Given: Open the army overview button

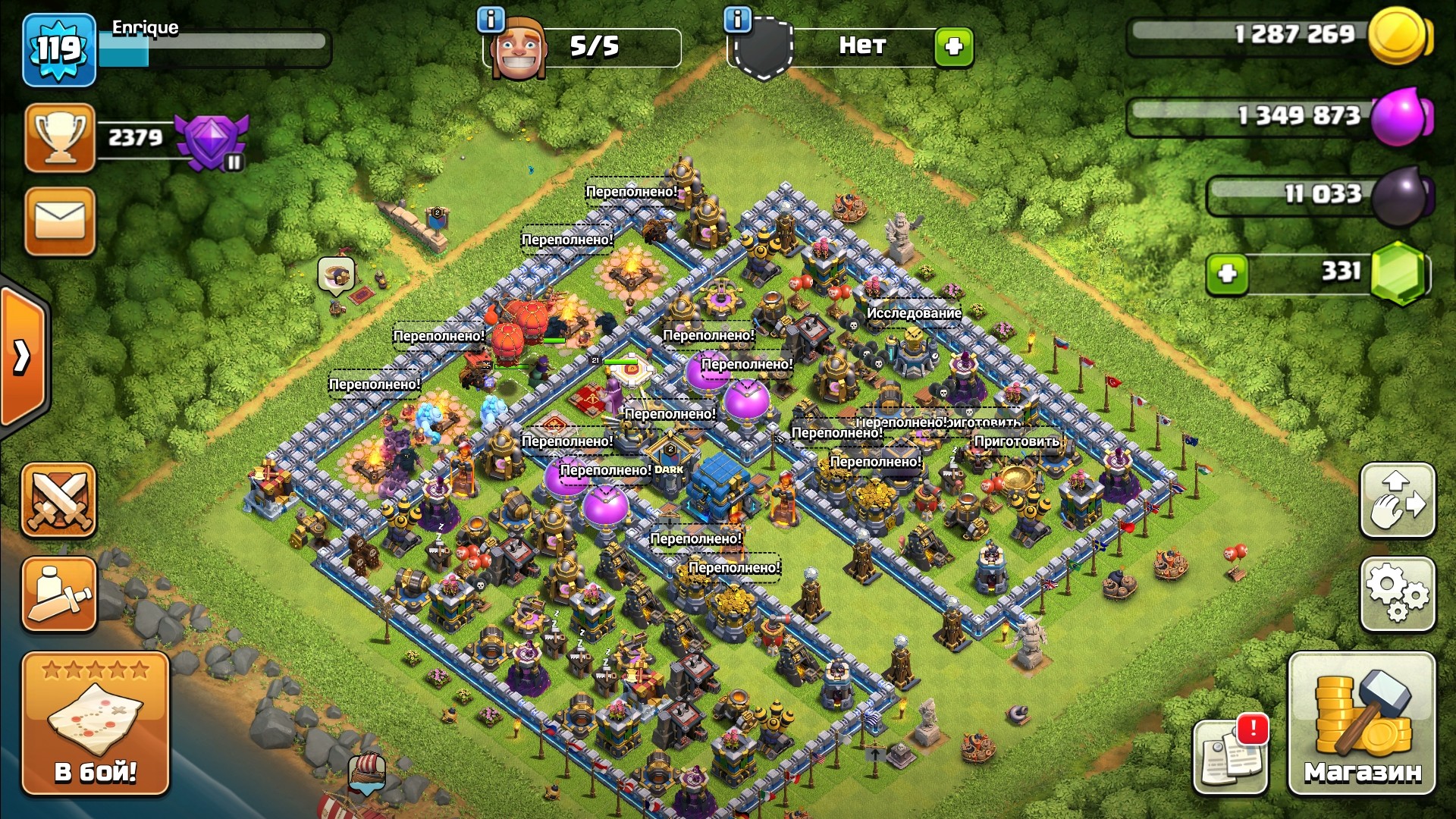Looking at the screenshot, I should [59, 595].
